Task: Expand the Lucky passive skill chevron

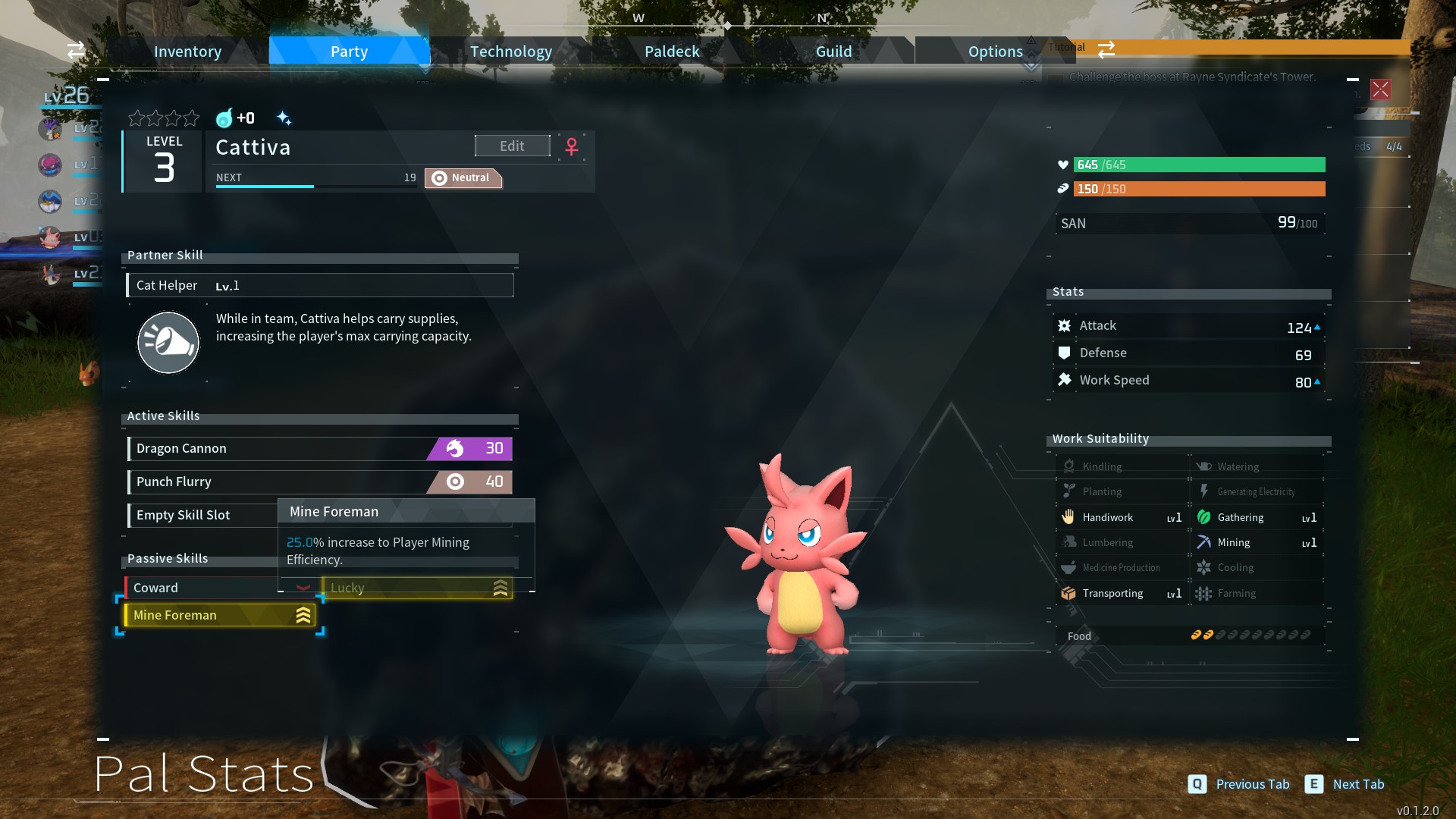Action: pos(500,587)
